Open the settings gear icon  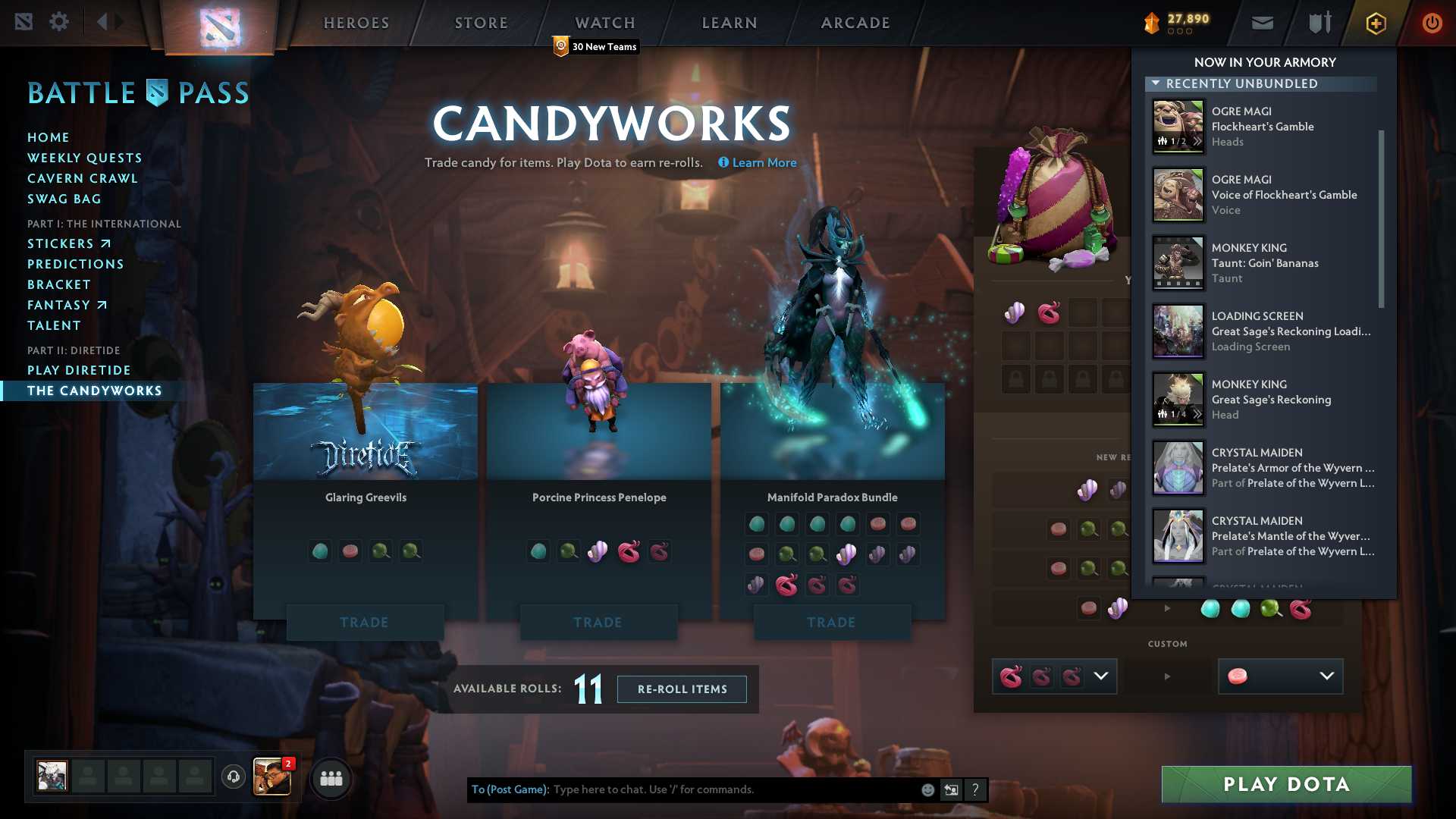coord(58,22)
